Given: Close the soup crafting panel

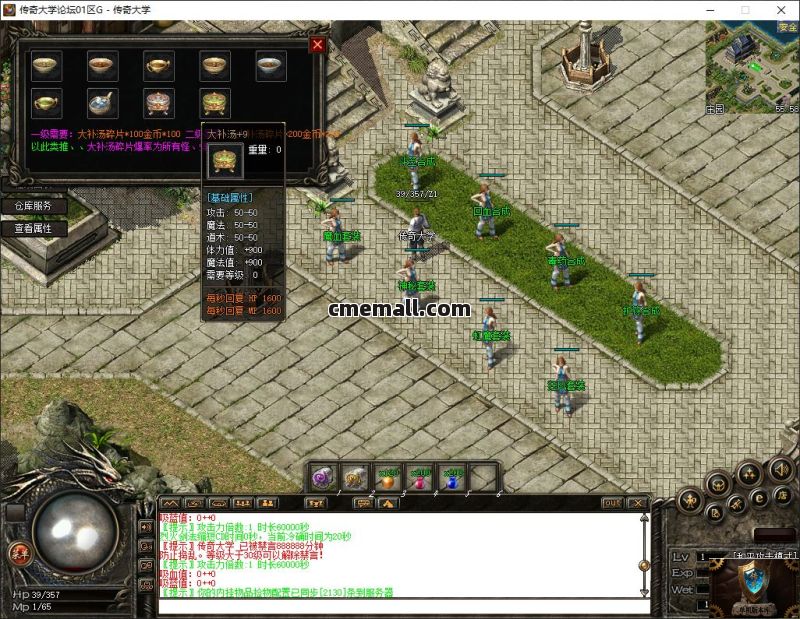Looking at the screenshot, I should point(318,45).
